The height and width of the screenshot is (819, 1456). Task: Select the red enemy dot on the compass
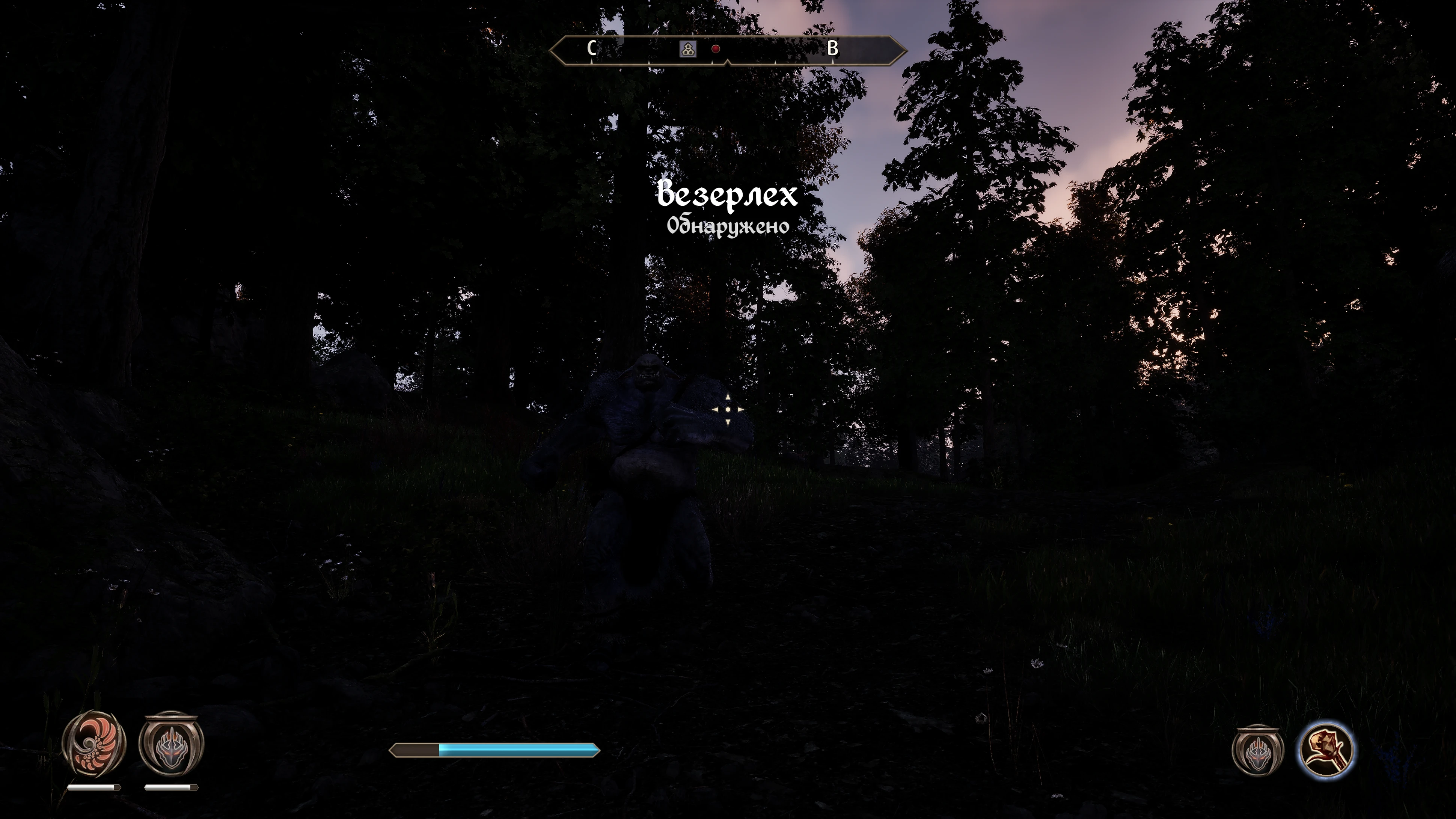(716, 49)
